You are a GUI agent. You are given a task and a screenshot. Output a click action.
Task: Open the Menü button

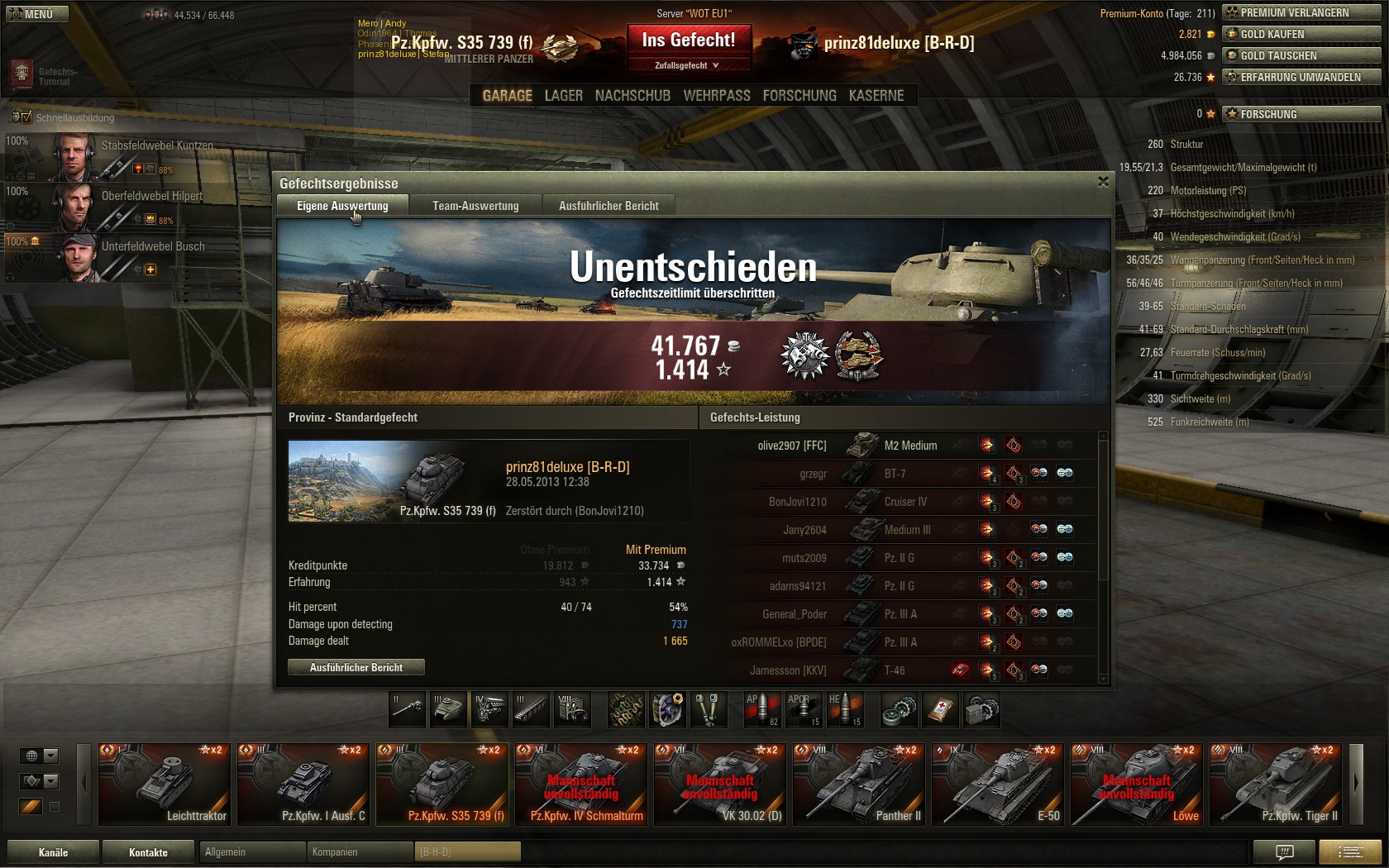pyautogui.click(x=36, y=14)
